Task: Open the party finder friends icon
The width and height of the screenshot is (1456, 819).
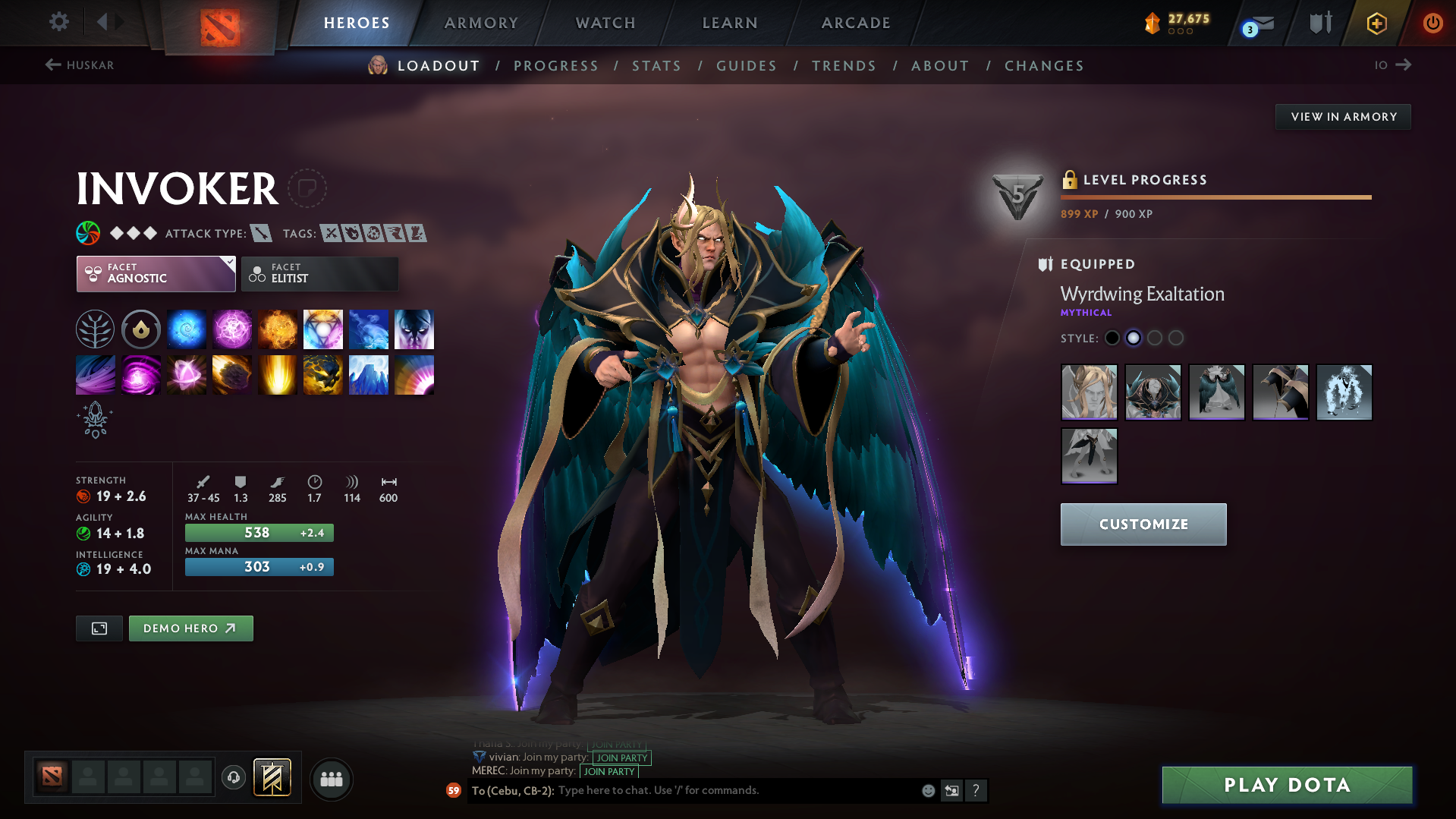Action: 331,779
